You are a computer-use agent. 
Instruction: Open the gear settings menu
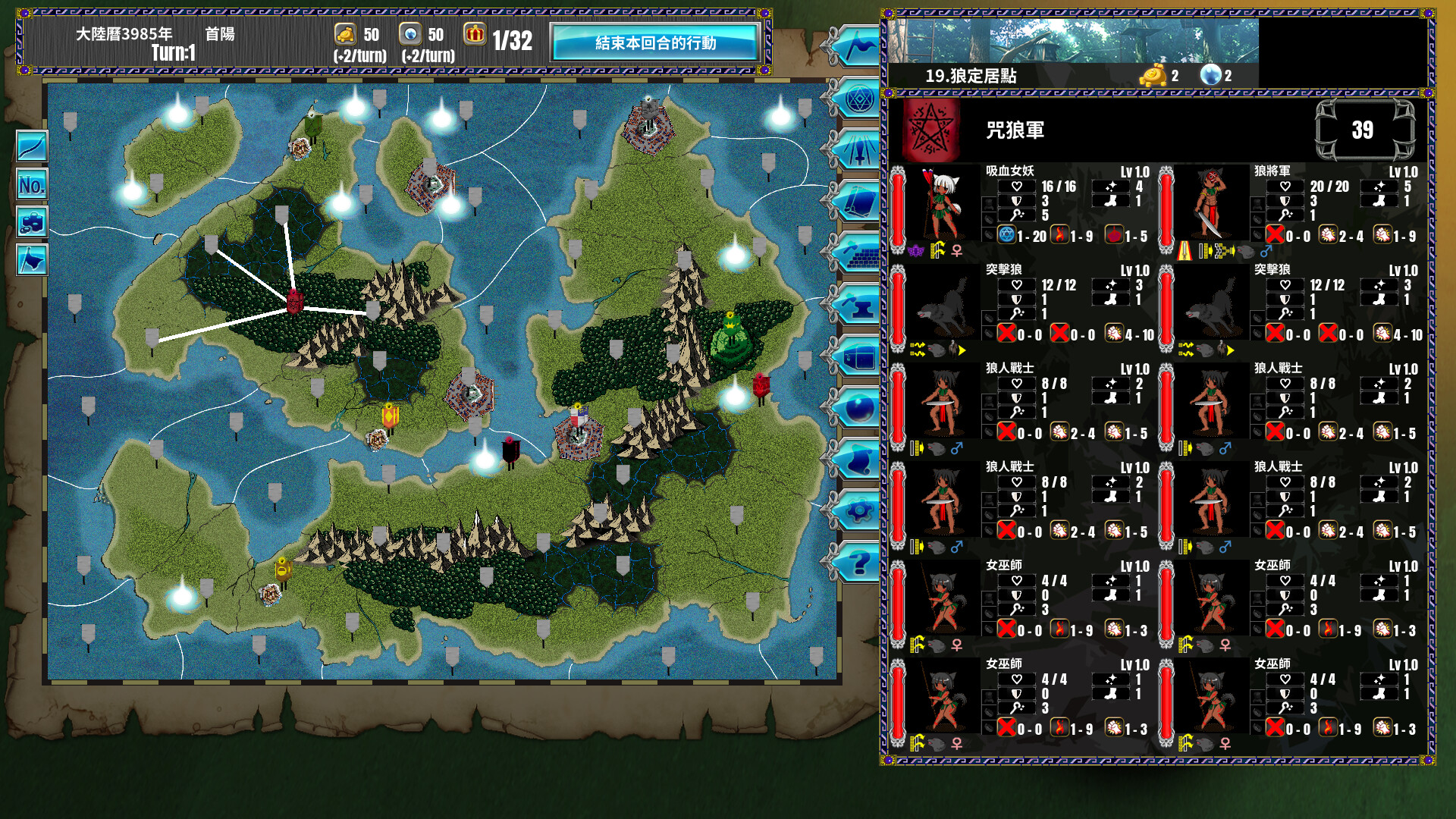858,511
